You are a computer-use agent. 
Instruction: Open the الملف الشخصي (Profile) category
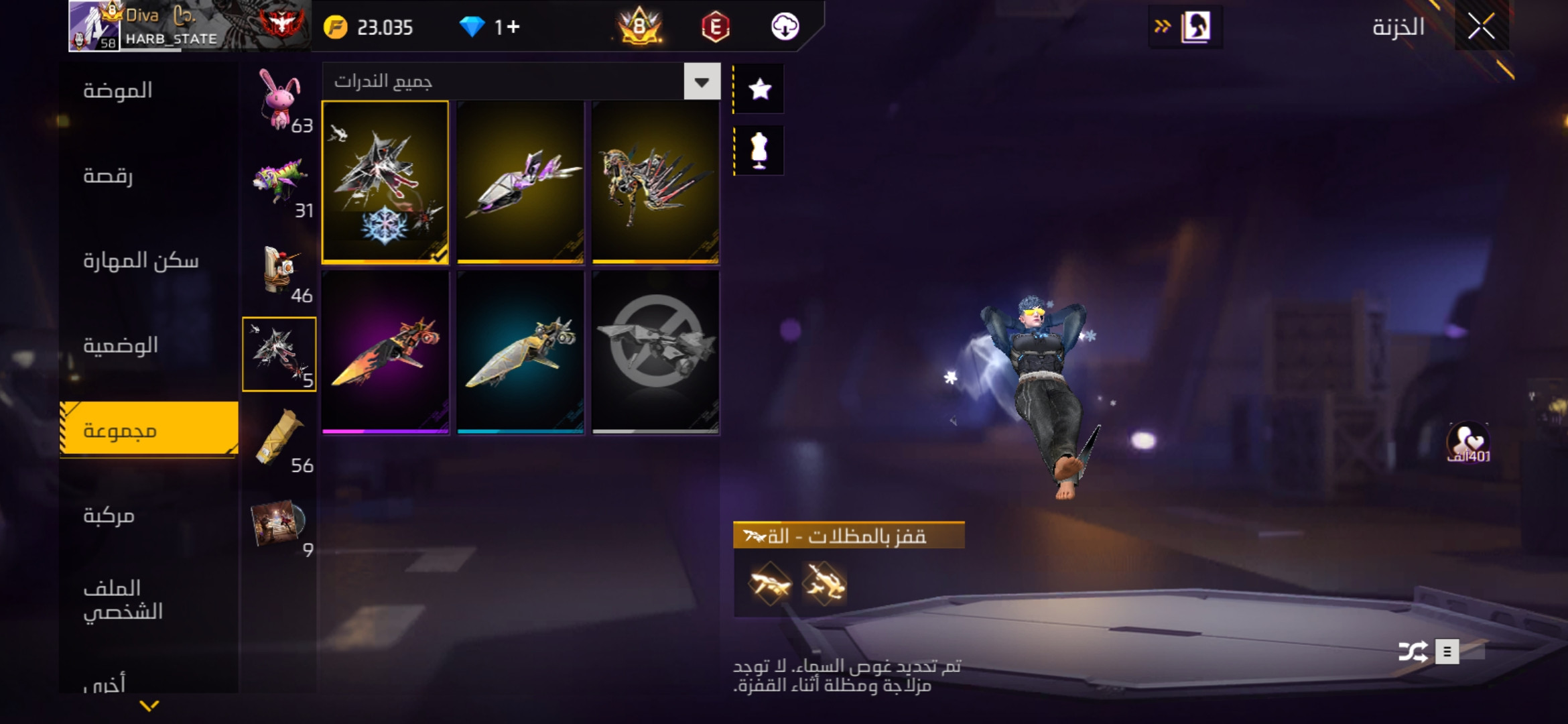123,600
